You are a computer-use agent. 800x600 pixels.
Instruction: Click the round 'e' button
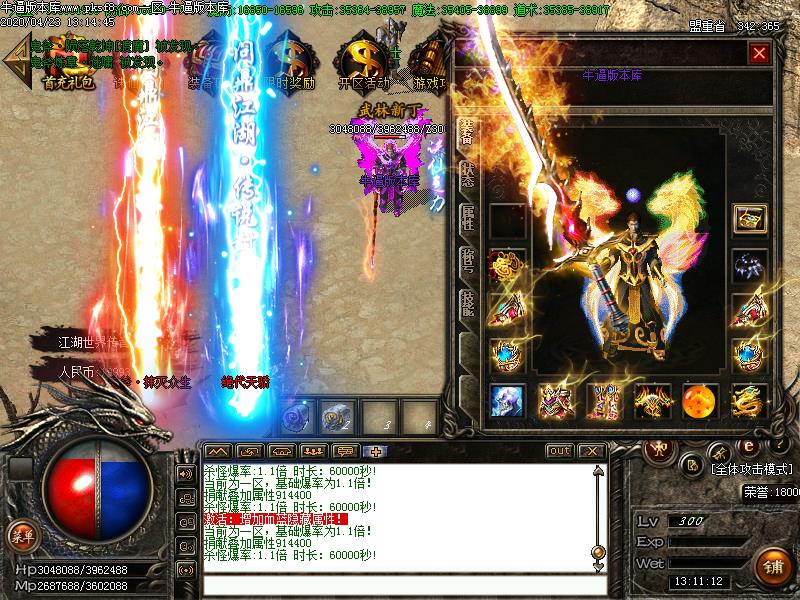tap(745, 446)
